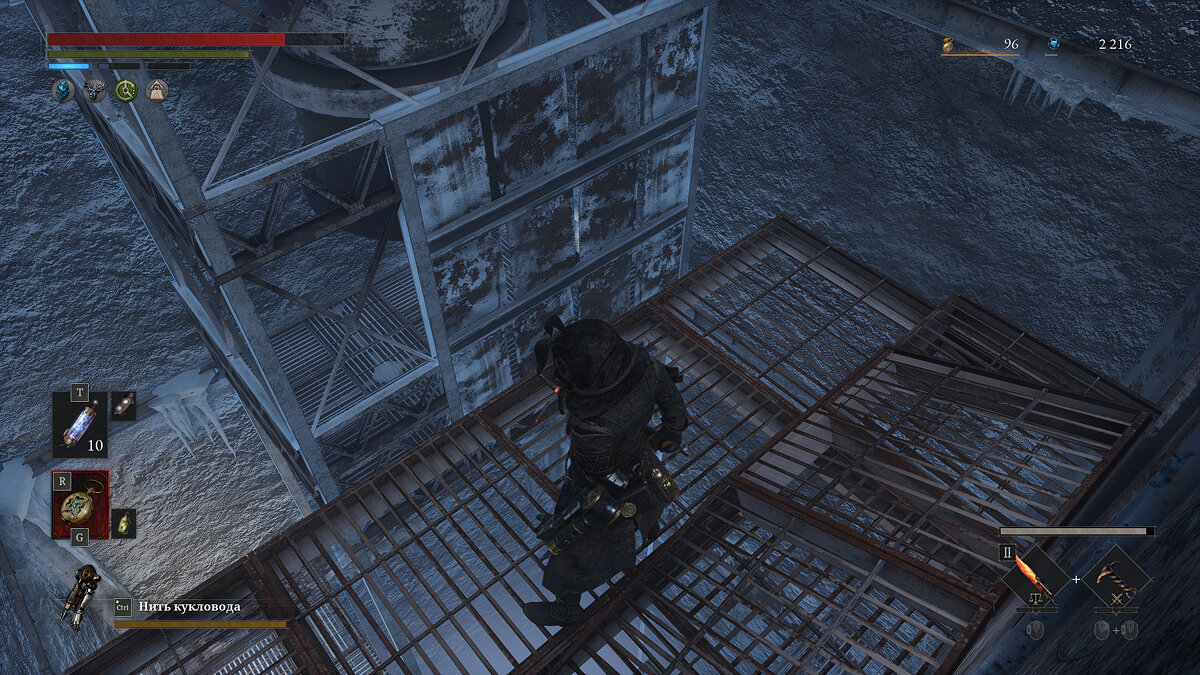
Task: Click the small yellow bottle item icon
Action: (124, 522)
